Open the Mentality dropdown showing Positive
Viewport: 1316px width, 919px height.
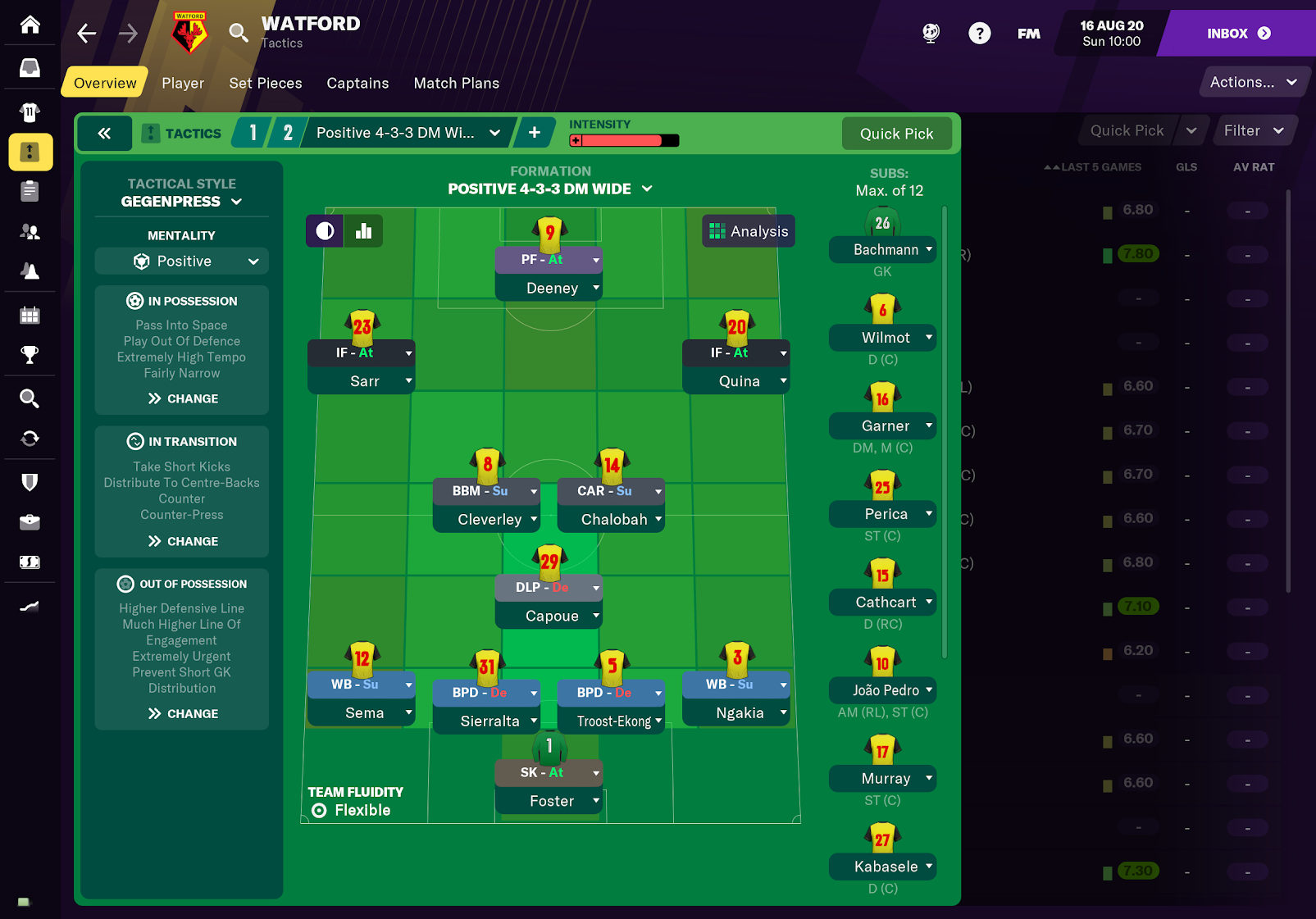181,261
